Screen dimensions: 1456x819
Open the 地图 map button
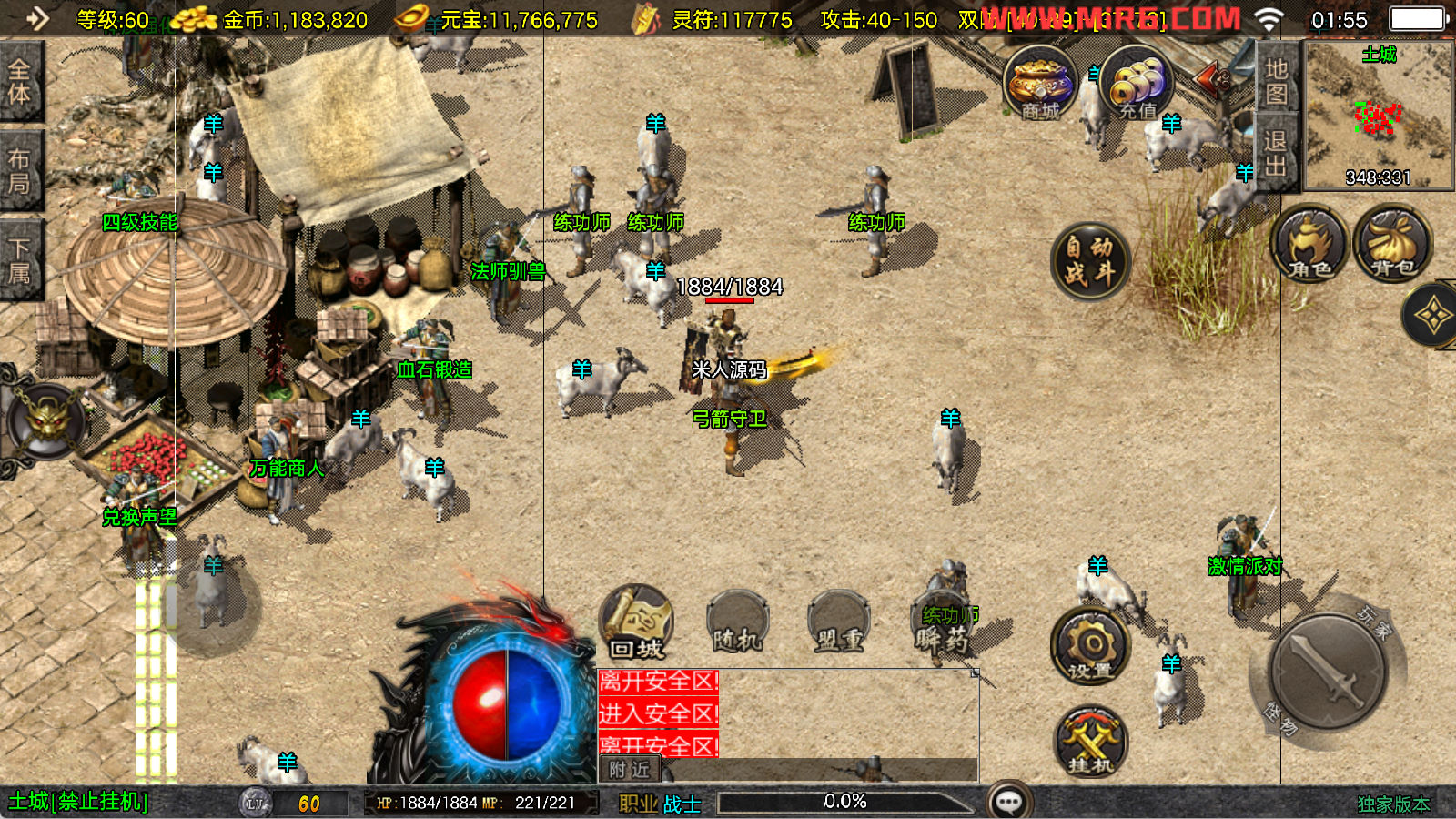1276,80
